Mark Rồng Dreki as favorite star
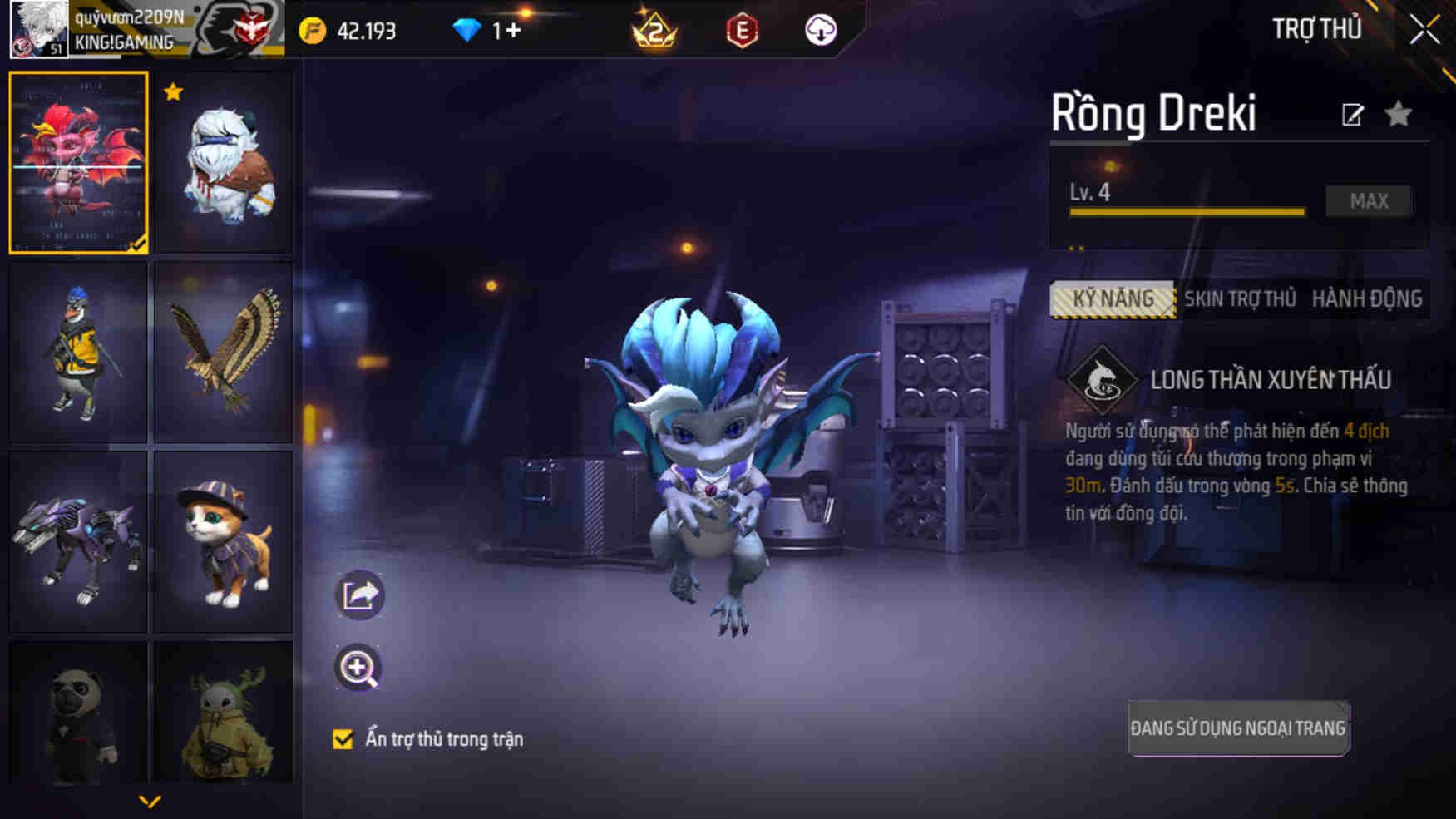Screen dimensions: 1456x819 pyautogui.click(x=1399, y=114)
